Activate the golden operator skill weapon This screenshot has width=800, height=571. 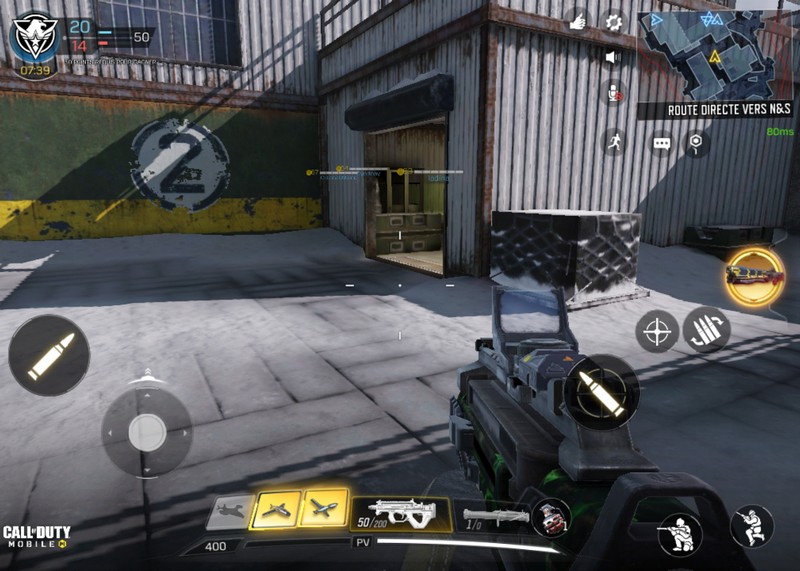click(755, 275)
